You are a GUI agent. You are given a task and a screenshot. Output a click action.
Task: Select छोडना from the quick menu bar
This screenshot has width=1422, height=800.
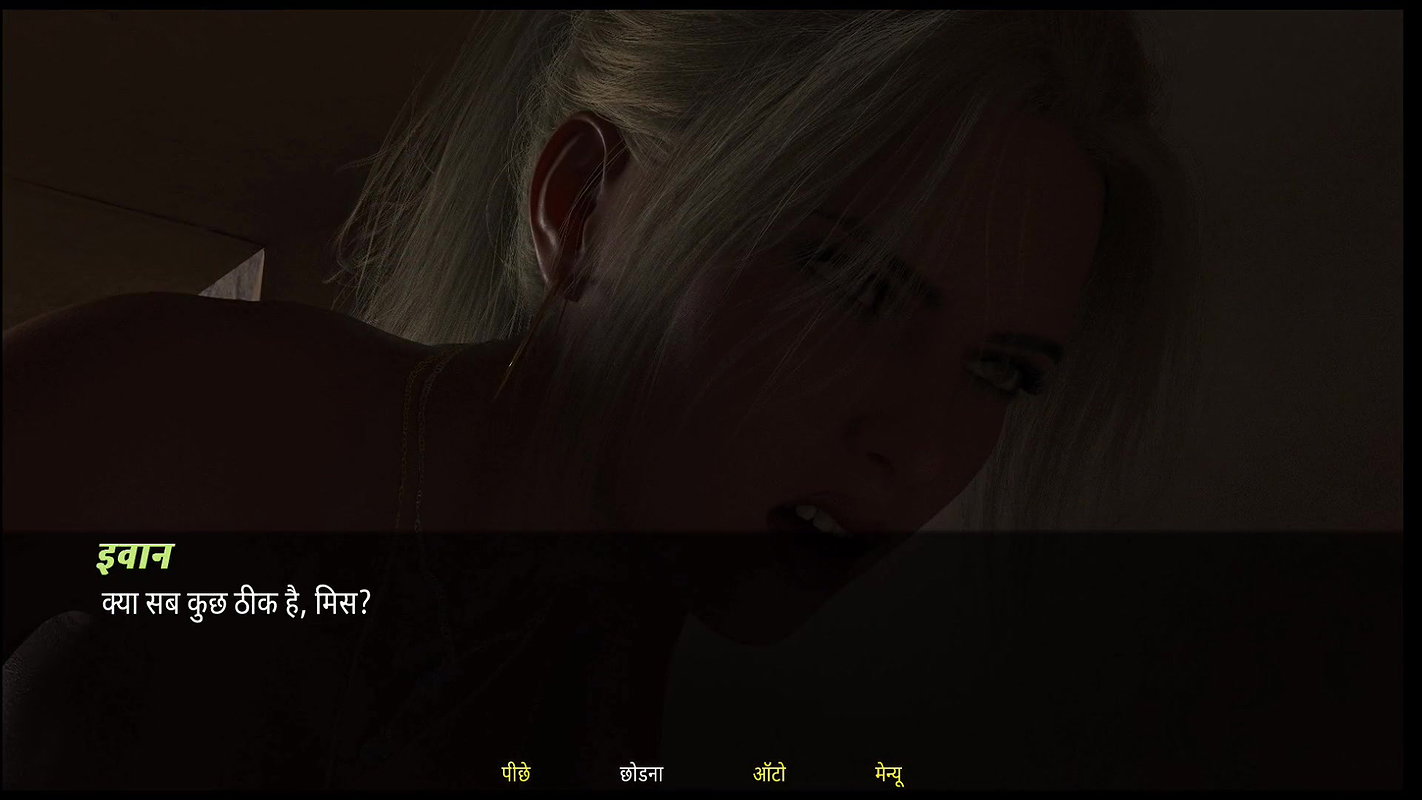[642, 772]
